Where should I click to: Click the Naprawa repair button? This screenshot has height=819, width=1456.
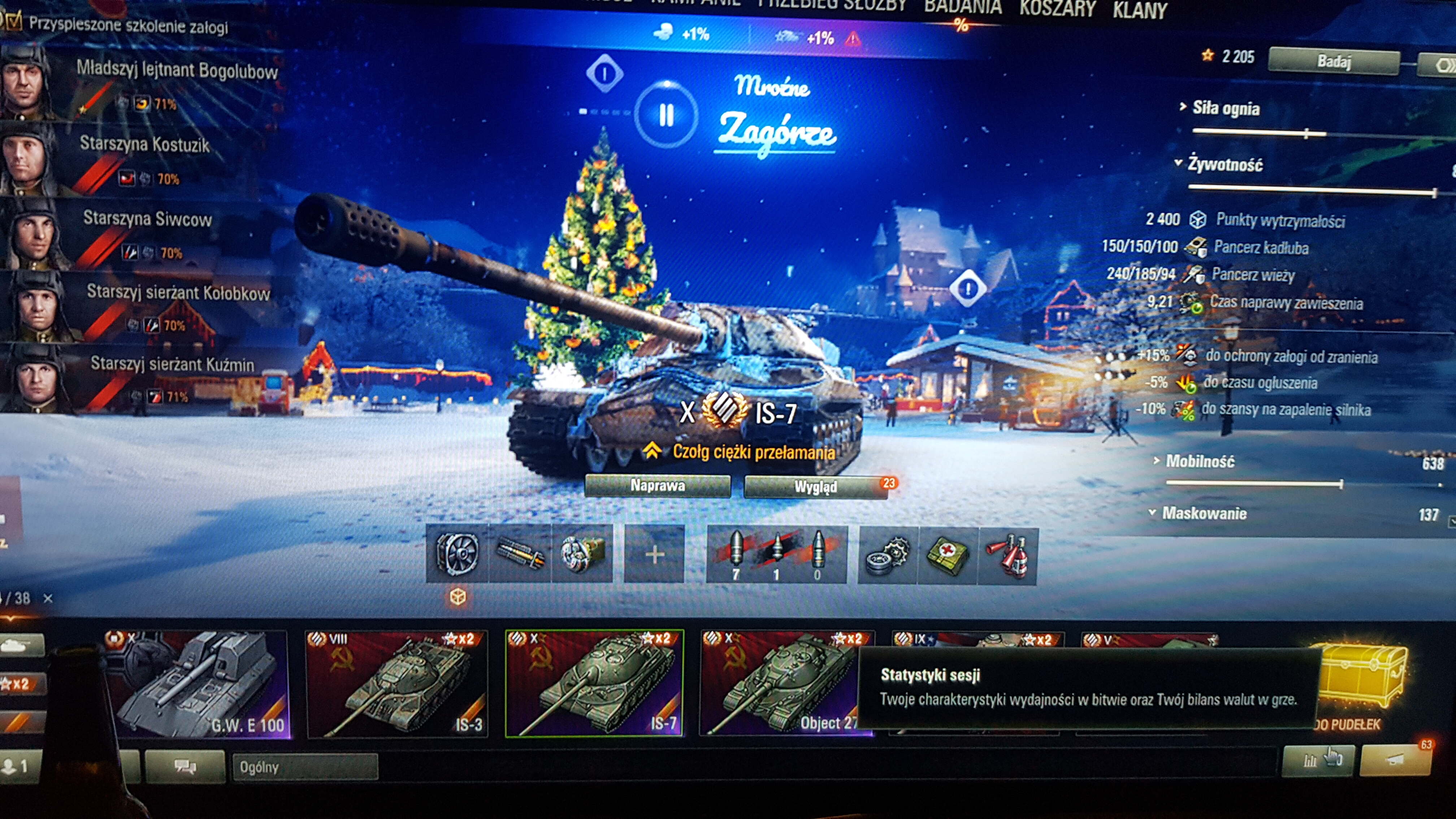coord(657,486)
